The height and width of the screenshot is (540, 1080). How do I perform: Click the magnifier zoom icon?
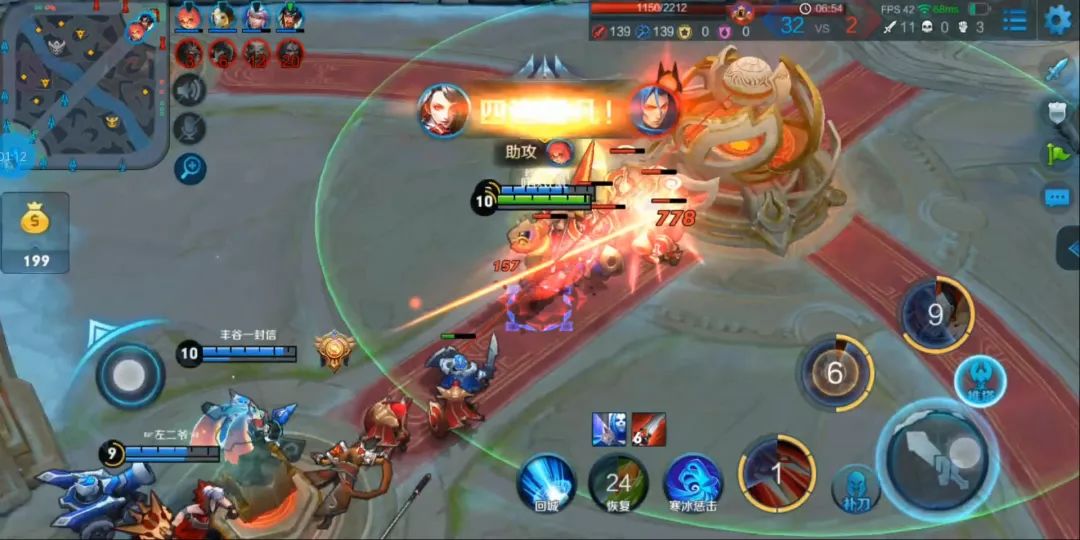coord(189,168)
